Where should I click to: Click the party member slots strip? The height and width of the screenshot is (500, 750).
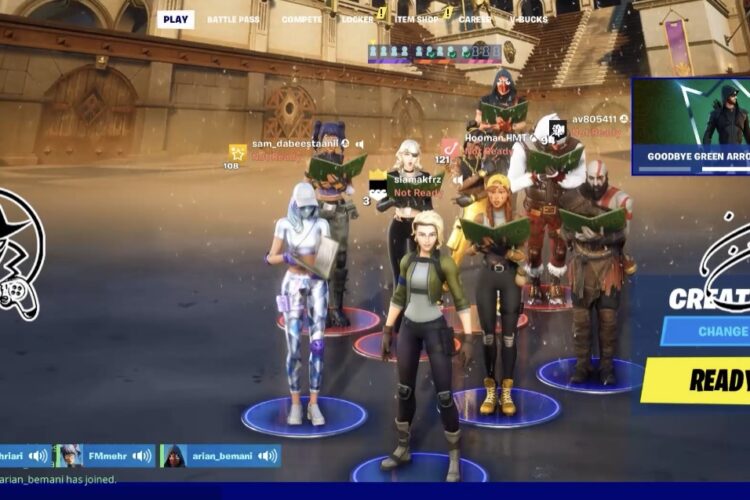coord(434,53)
